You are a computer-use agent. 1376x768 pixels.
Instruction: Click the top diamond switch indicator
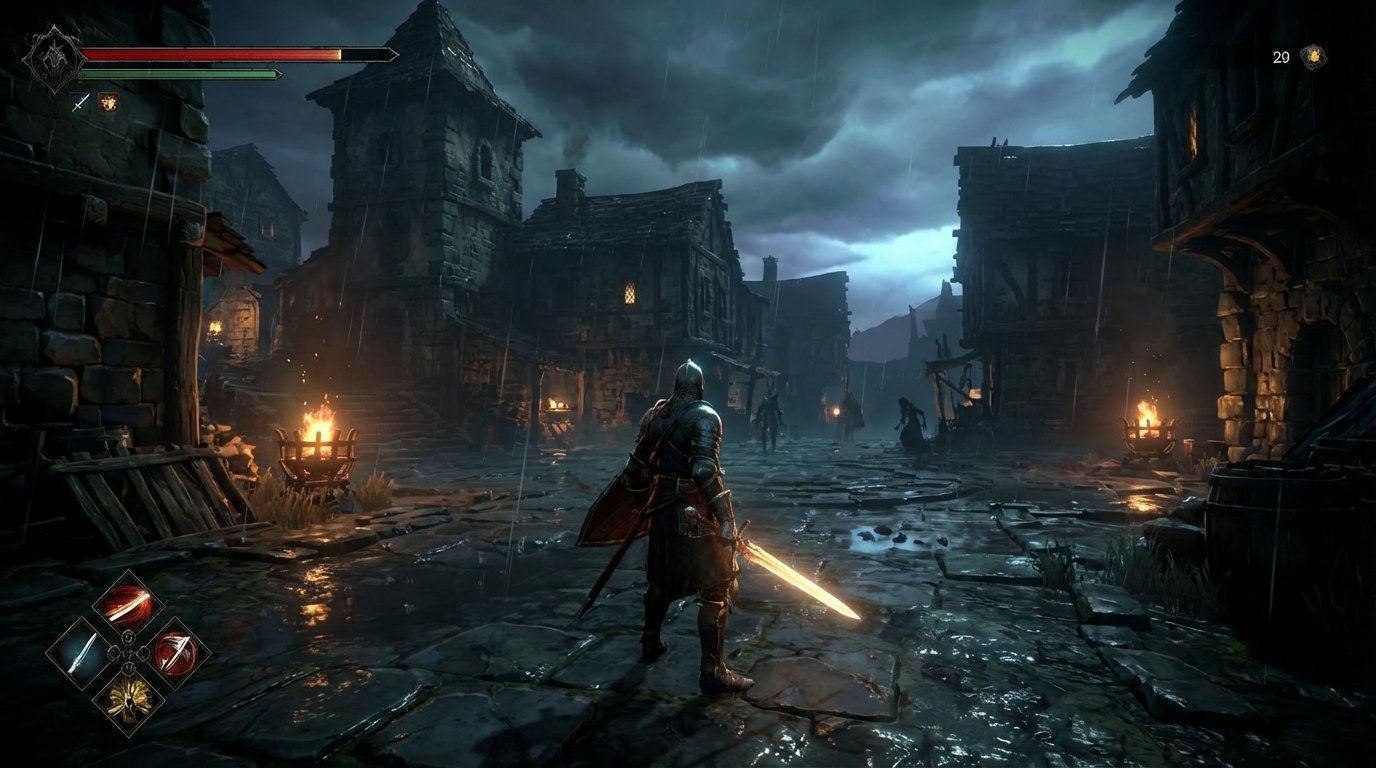pyautogui.click(x=128, y=638)
